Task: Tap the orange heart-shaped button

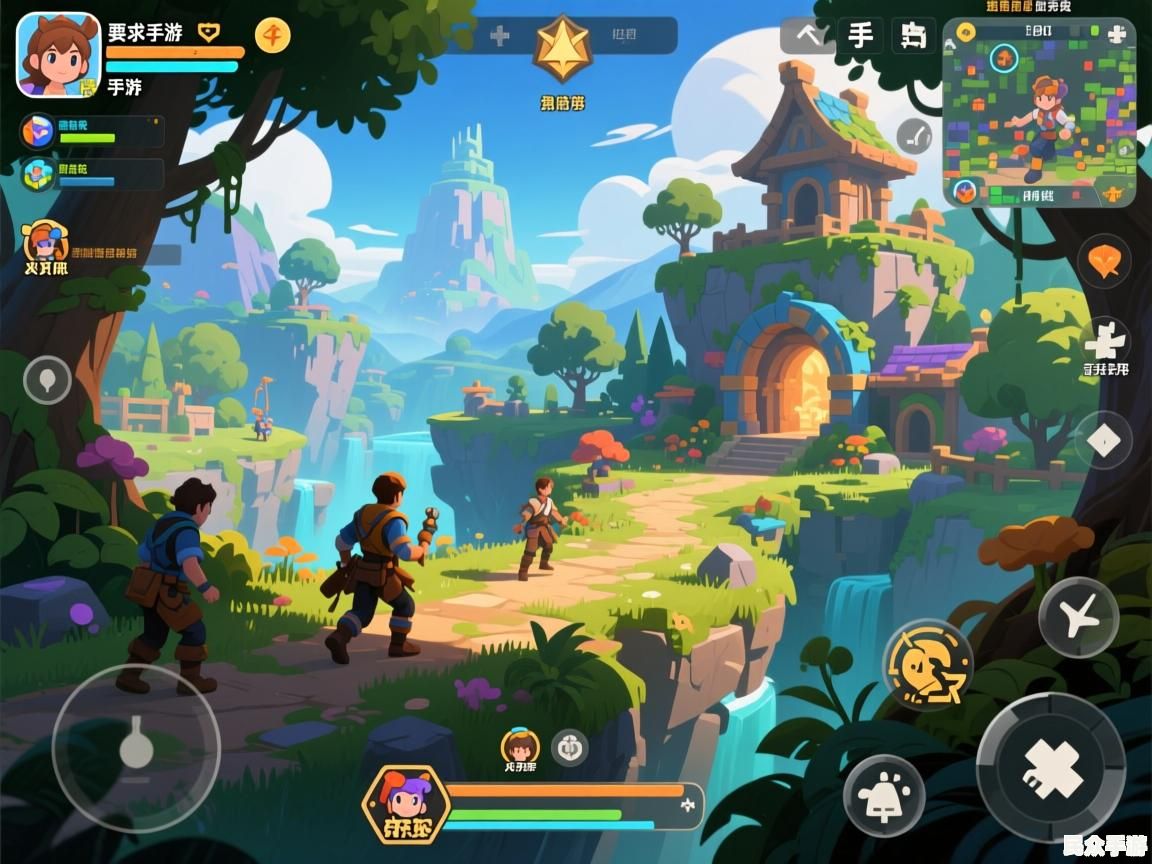Action: point(1104,262)
